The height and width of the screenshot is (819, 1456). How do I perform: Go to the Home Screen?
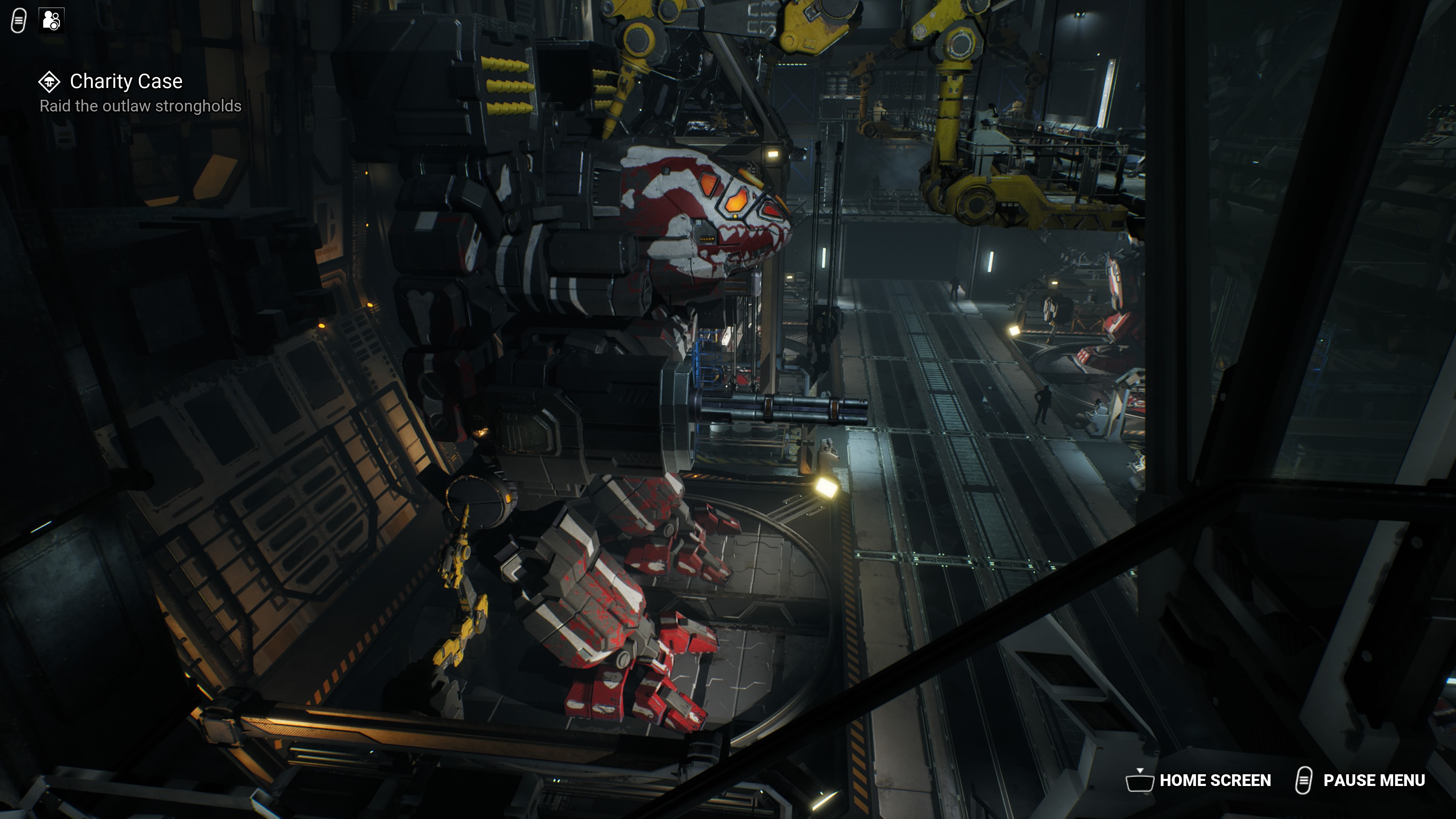click(x=1199, y=781)
